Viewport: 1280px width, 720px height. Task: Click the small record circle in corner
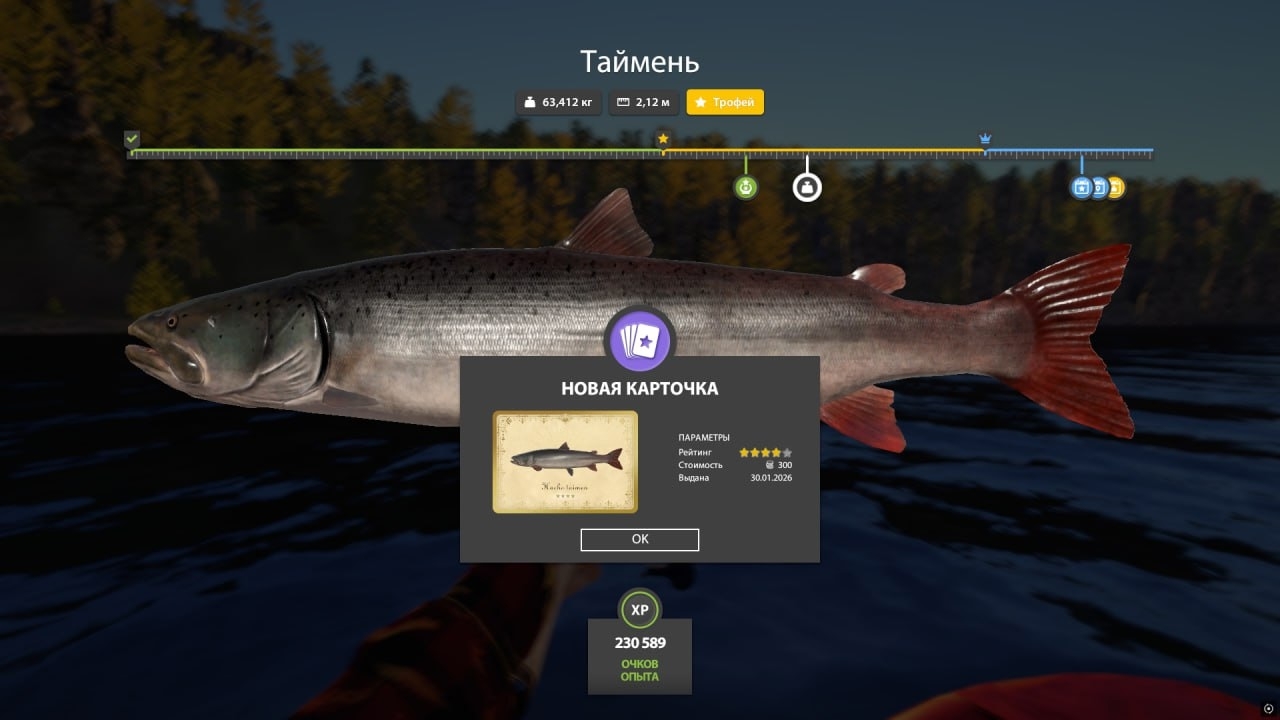1268,708
